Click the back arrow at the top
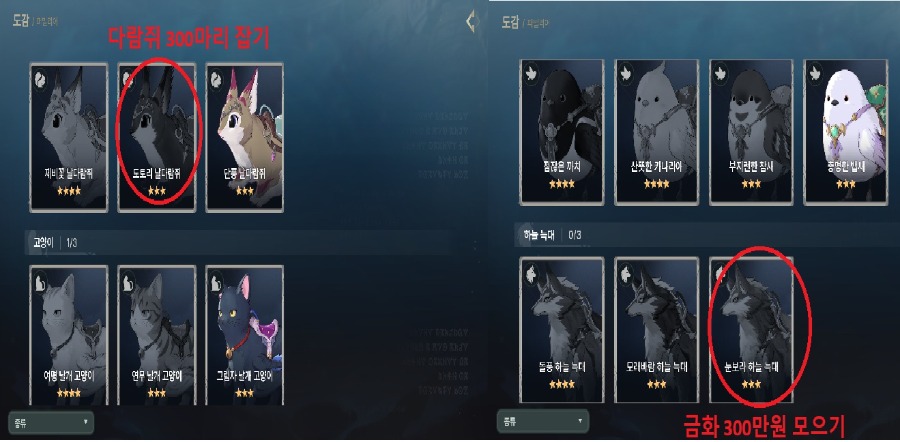The width and height of the screenshot is (900, 442). pos(471,22)
